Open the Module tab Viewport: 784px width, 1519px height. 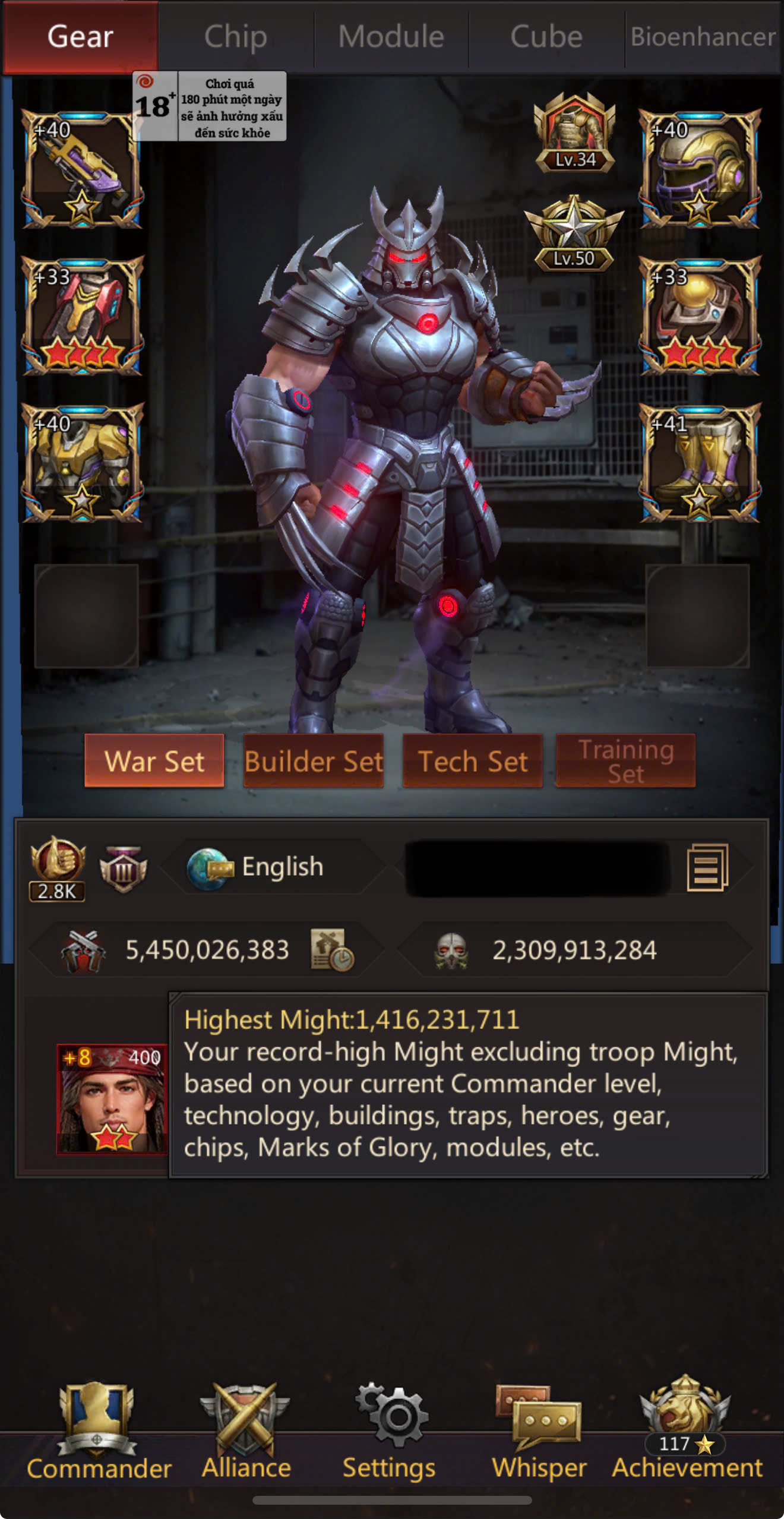coord(391,37)
